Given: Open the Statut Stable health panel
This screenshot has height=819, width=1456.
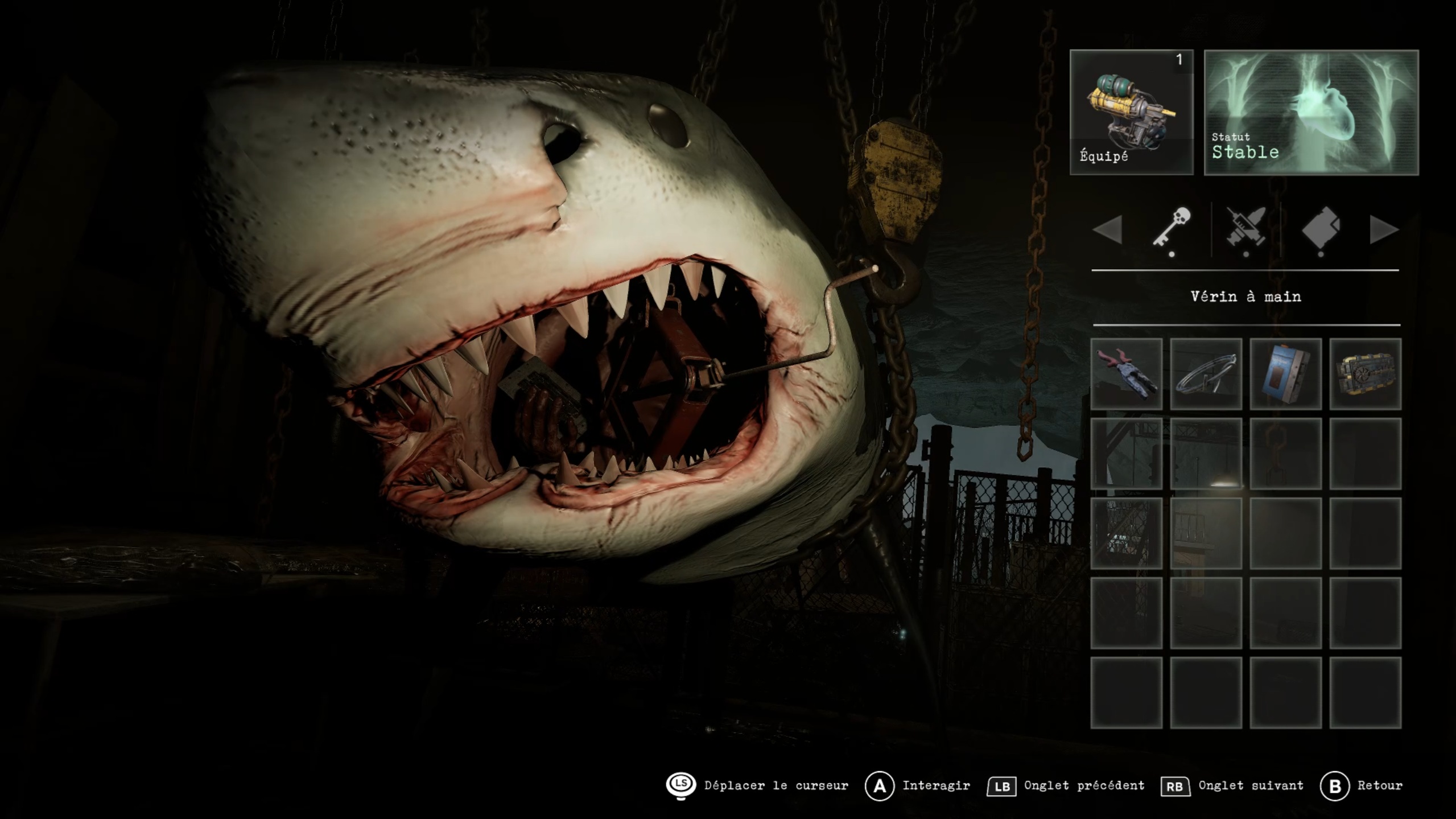Looking at the screenshot, I should pos(1311,112).
